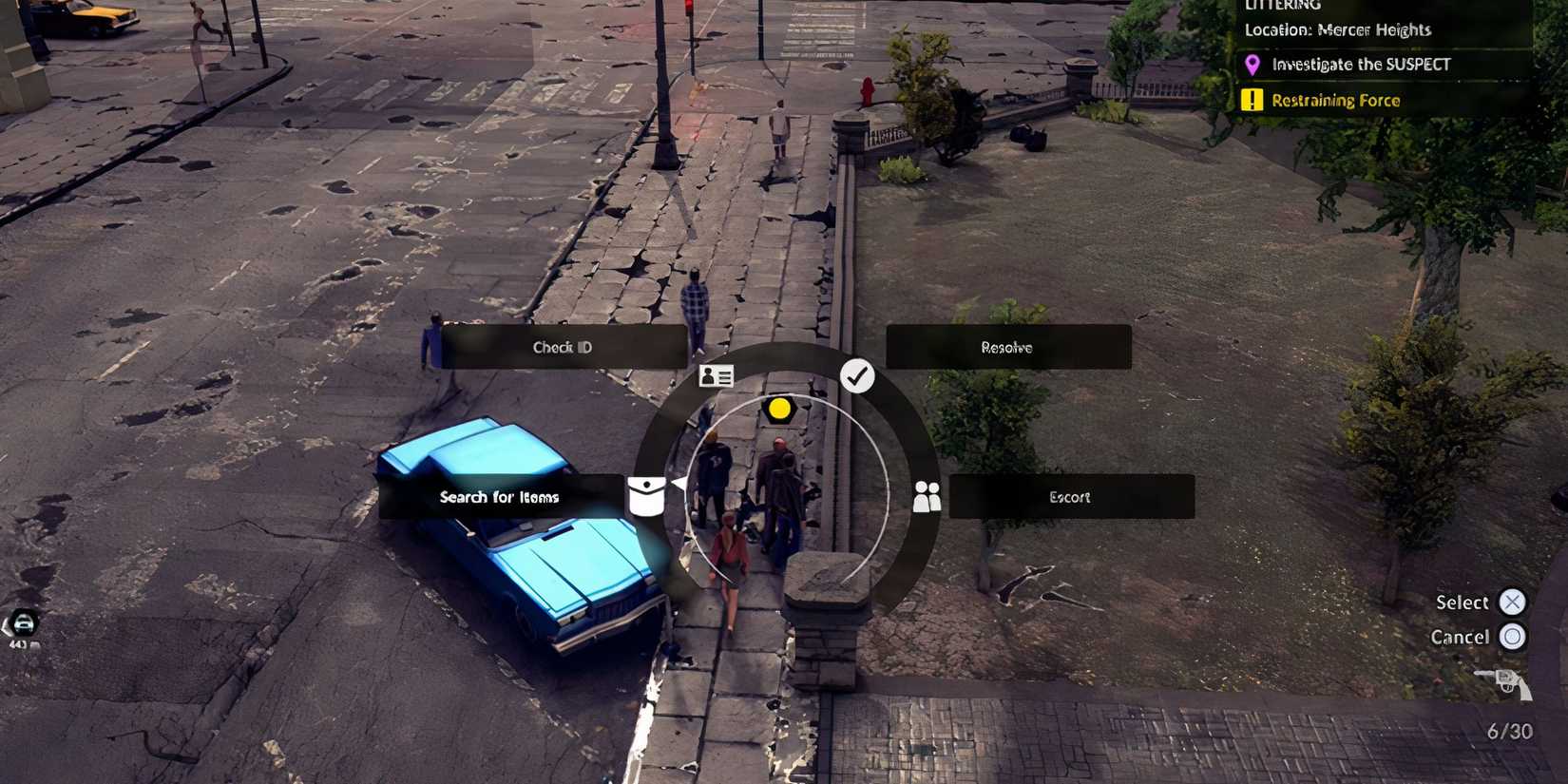
Task: Choose Escort from the radial menu
Action: tap(1070, 496)
